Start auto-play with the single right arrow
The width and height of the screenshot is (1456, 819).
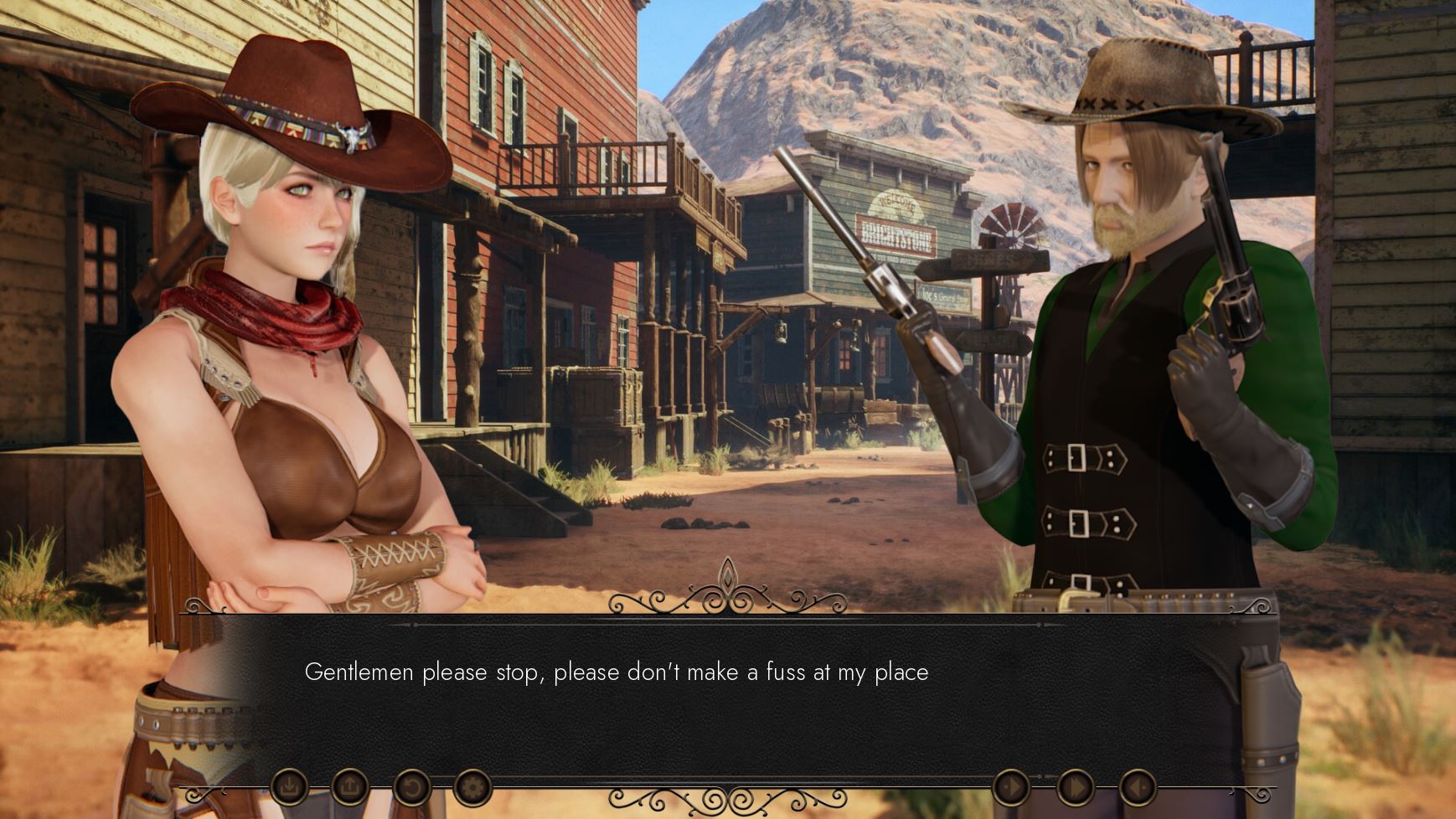(1011, 787)
